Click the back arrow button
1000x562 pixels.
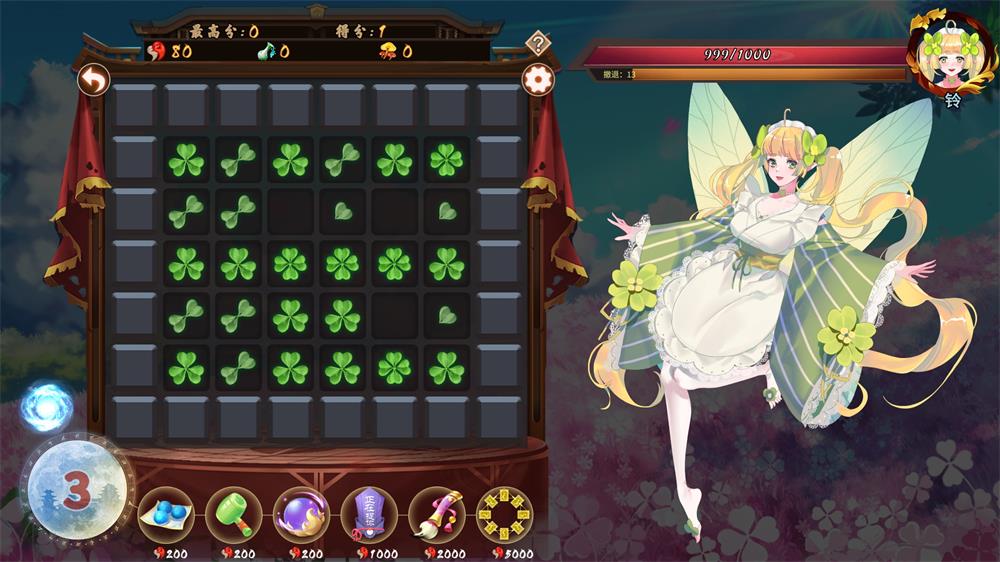click(x=93, y=79)
